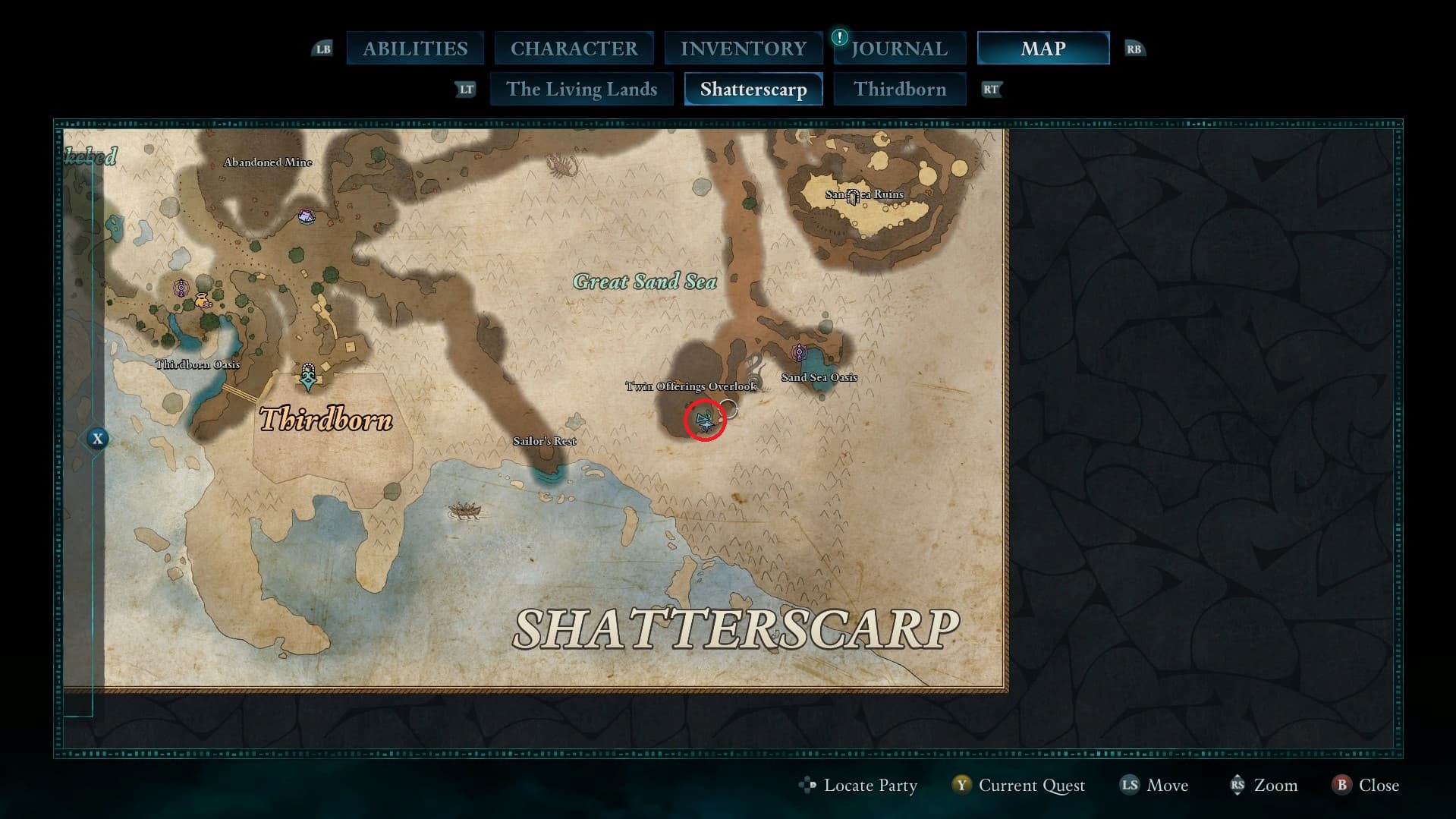Click Locate Party at the bottom bar
This screenshot has height=819, width=1456.
click(x=870, y=786)
